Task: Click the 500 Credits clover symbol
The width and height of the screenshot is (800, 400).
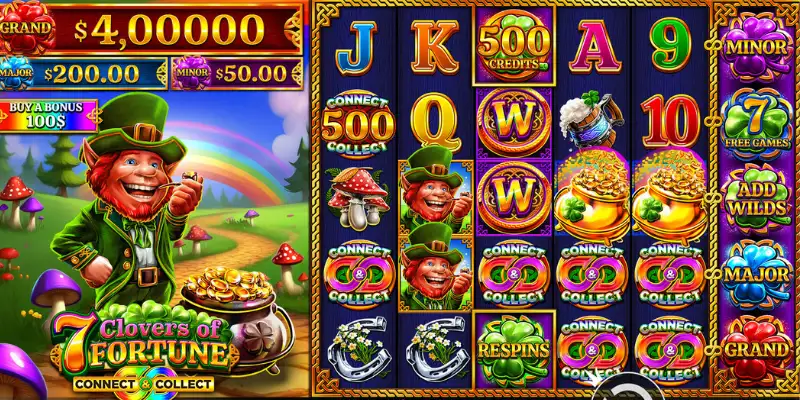Action: coord(514,44)
